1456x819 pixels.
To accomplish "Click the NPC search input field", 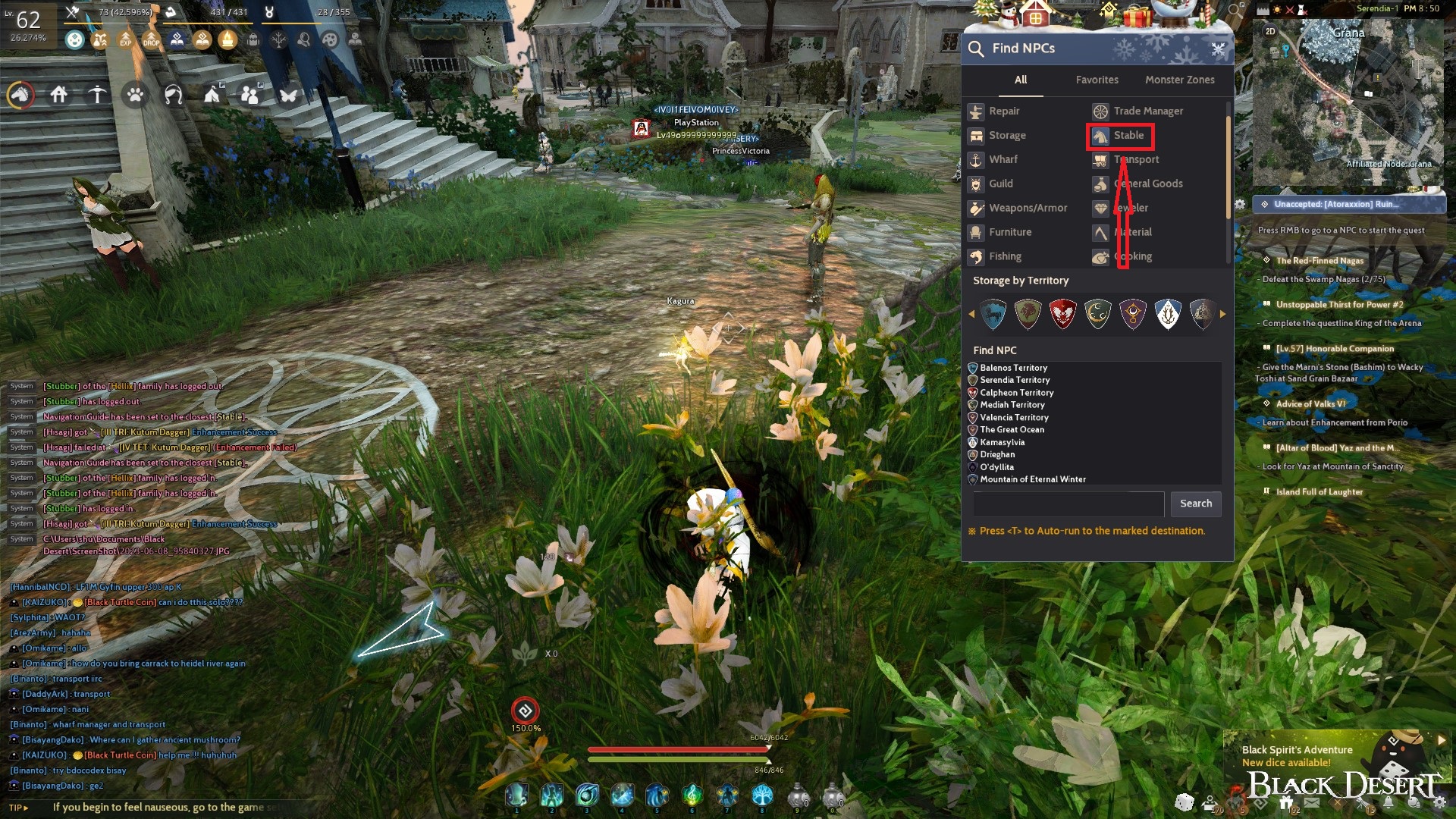I will point(1068,504).
